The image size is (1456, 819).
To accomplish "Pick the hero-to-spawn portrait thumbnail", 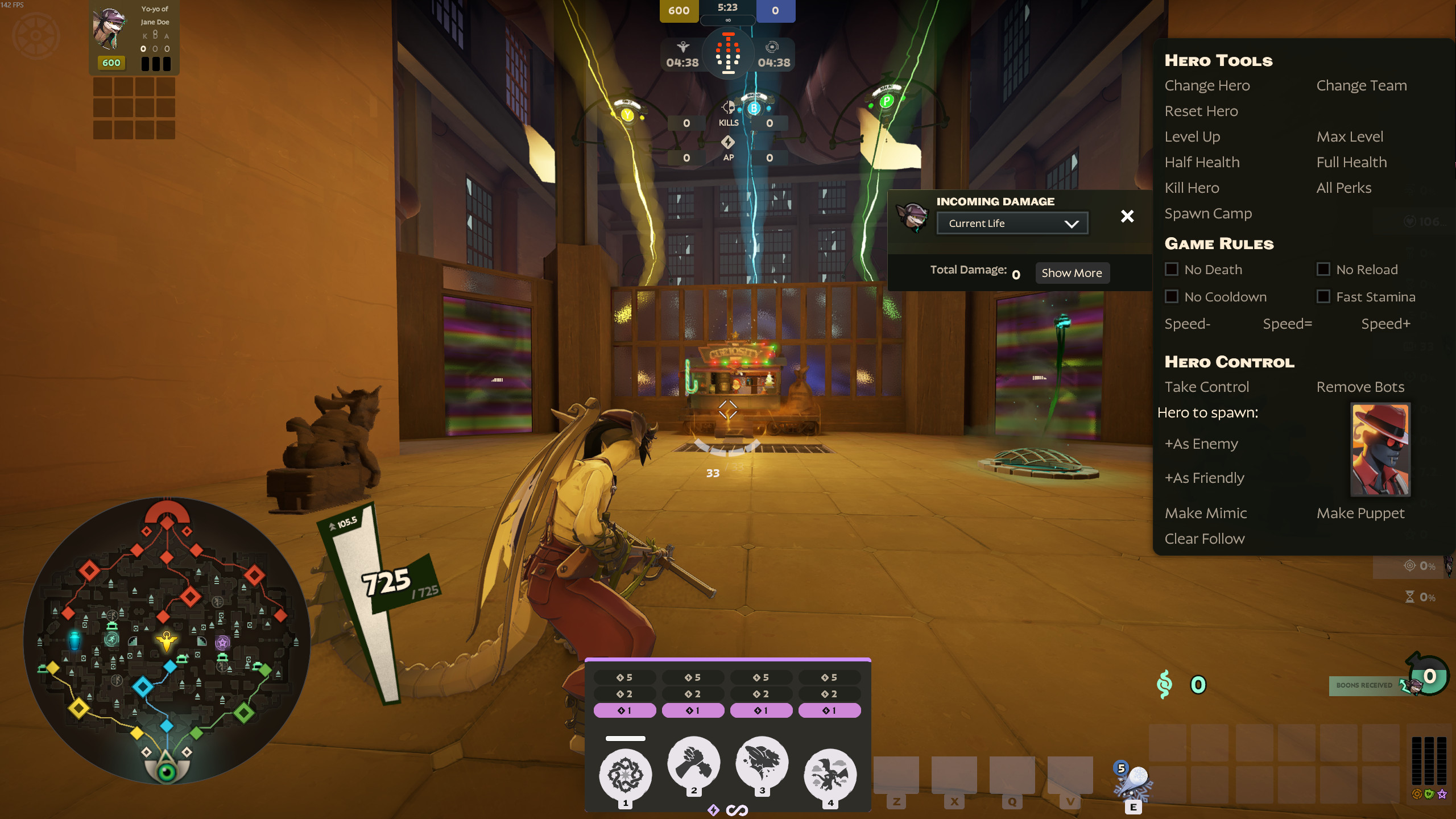I will pyautogui.click(x=1380, y=449).
